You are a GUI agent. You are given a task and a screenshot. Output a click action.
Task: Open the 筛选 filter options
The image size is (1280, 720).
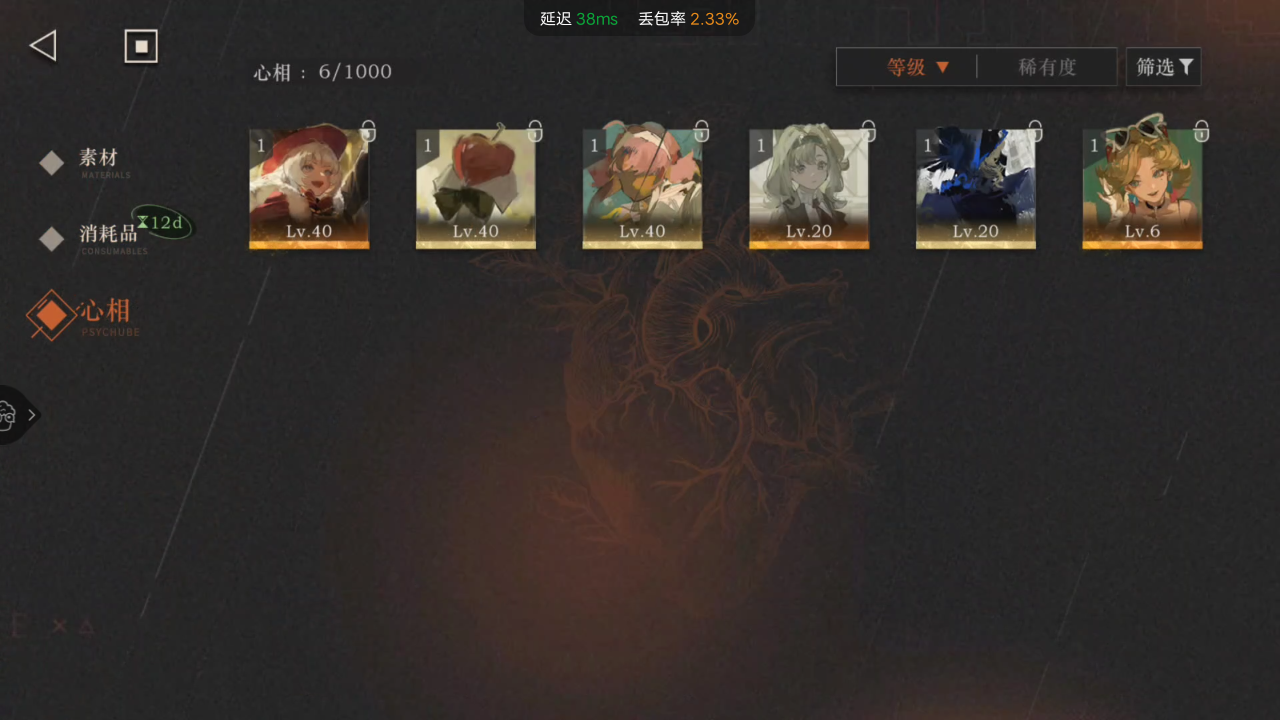(x=1164, y=67)
